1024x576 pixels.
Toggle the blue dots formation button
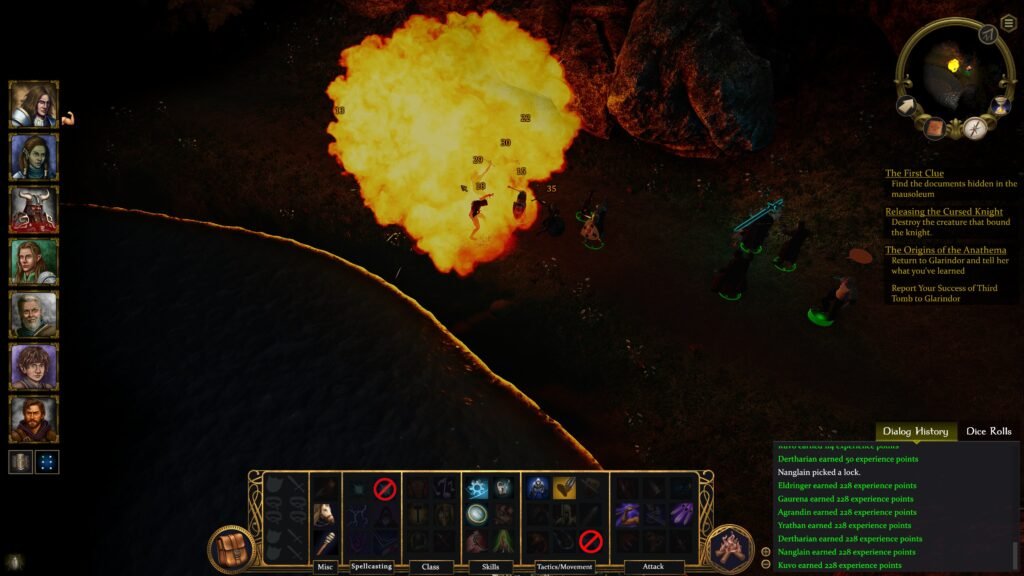48,462
